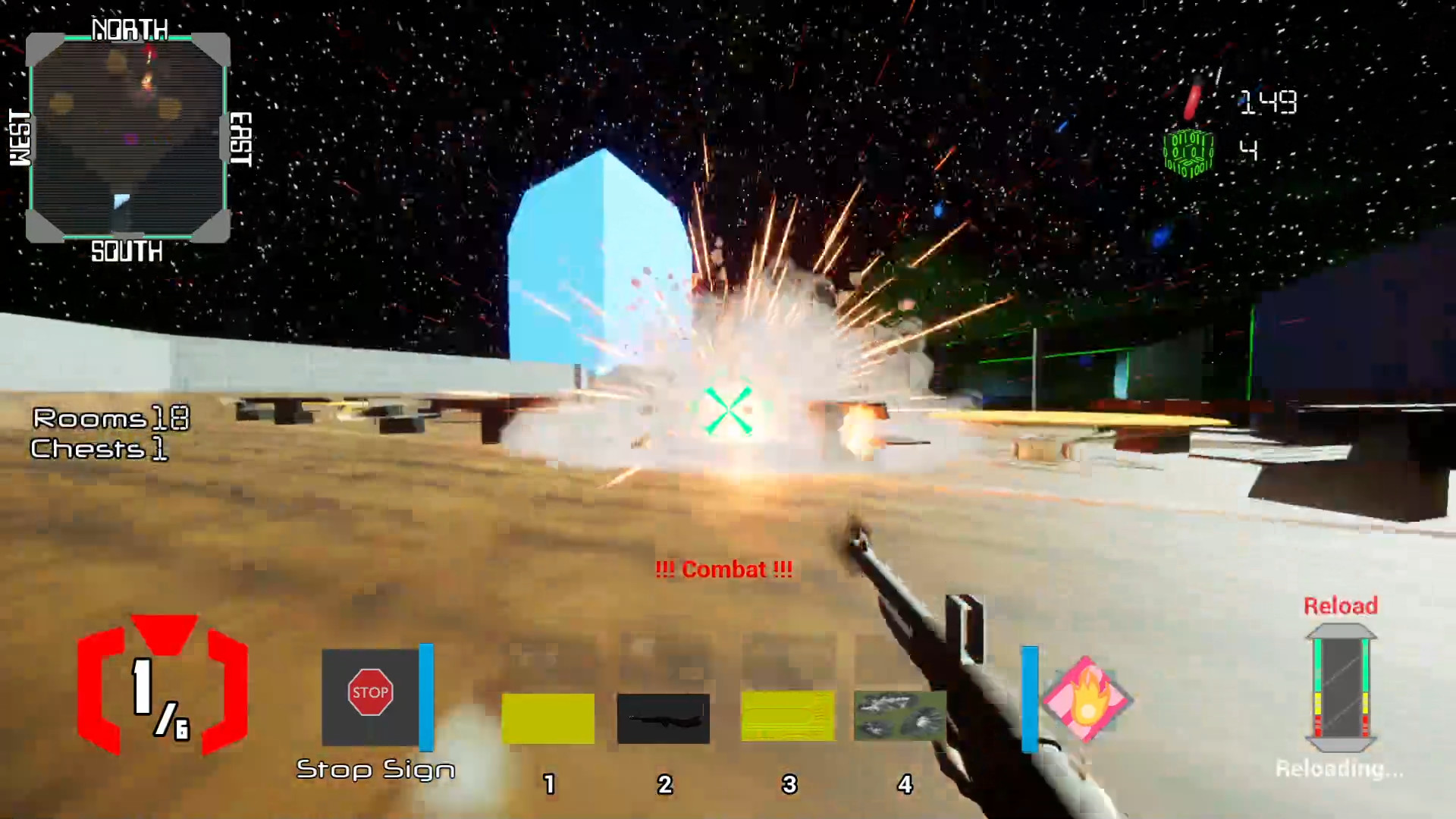Select the Stop Sign item icon

pyautogui.click(x=371, y=692)
